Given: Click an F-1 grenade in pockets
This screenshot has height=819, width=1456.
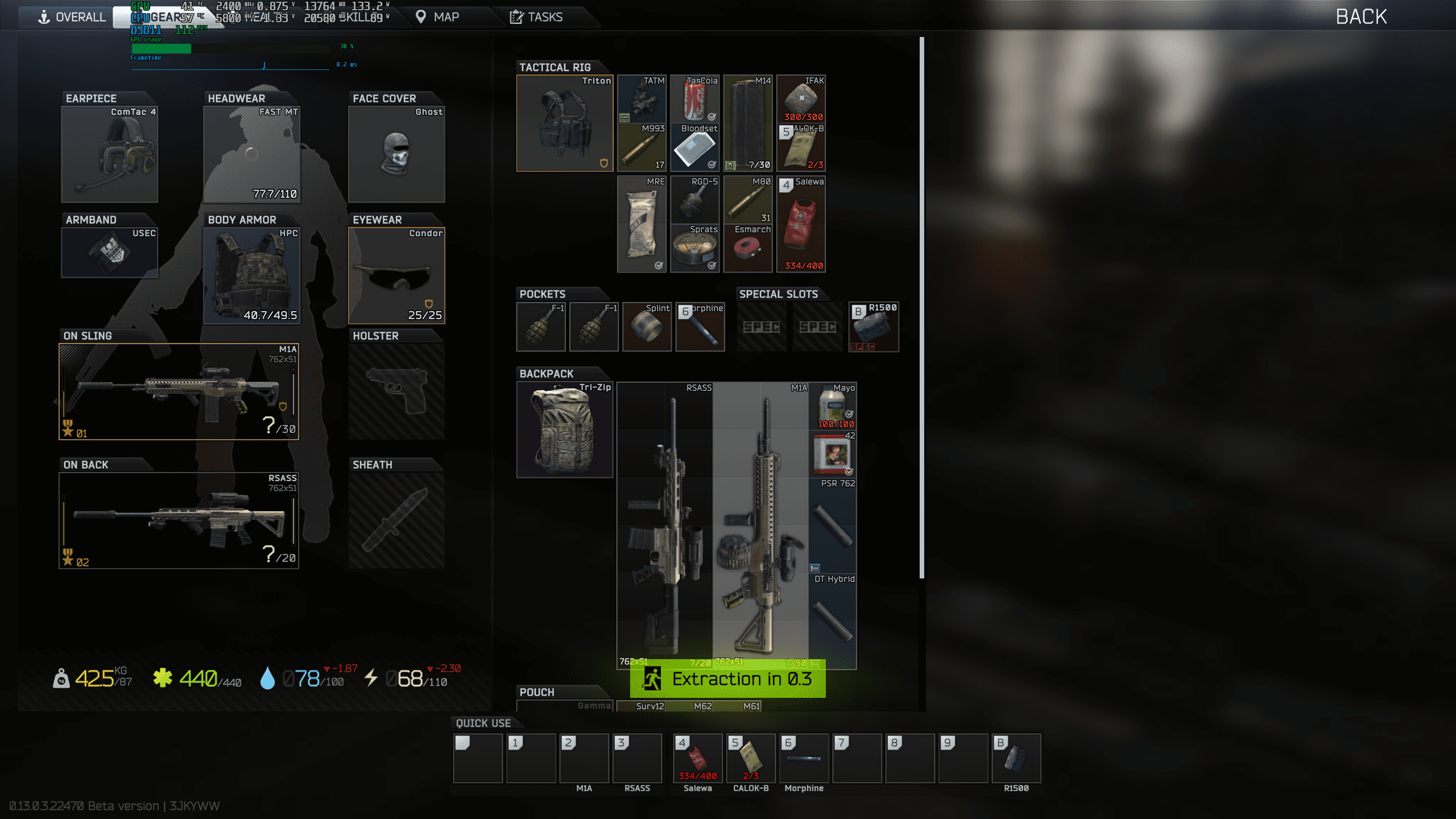Looking at the screenshot, I should pyautogui.click(x=540, y=326).
